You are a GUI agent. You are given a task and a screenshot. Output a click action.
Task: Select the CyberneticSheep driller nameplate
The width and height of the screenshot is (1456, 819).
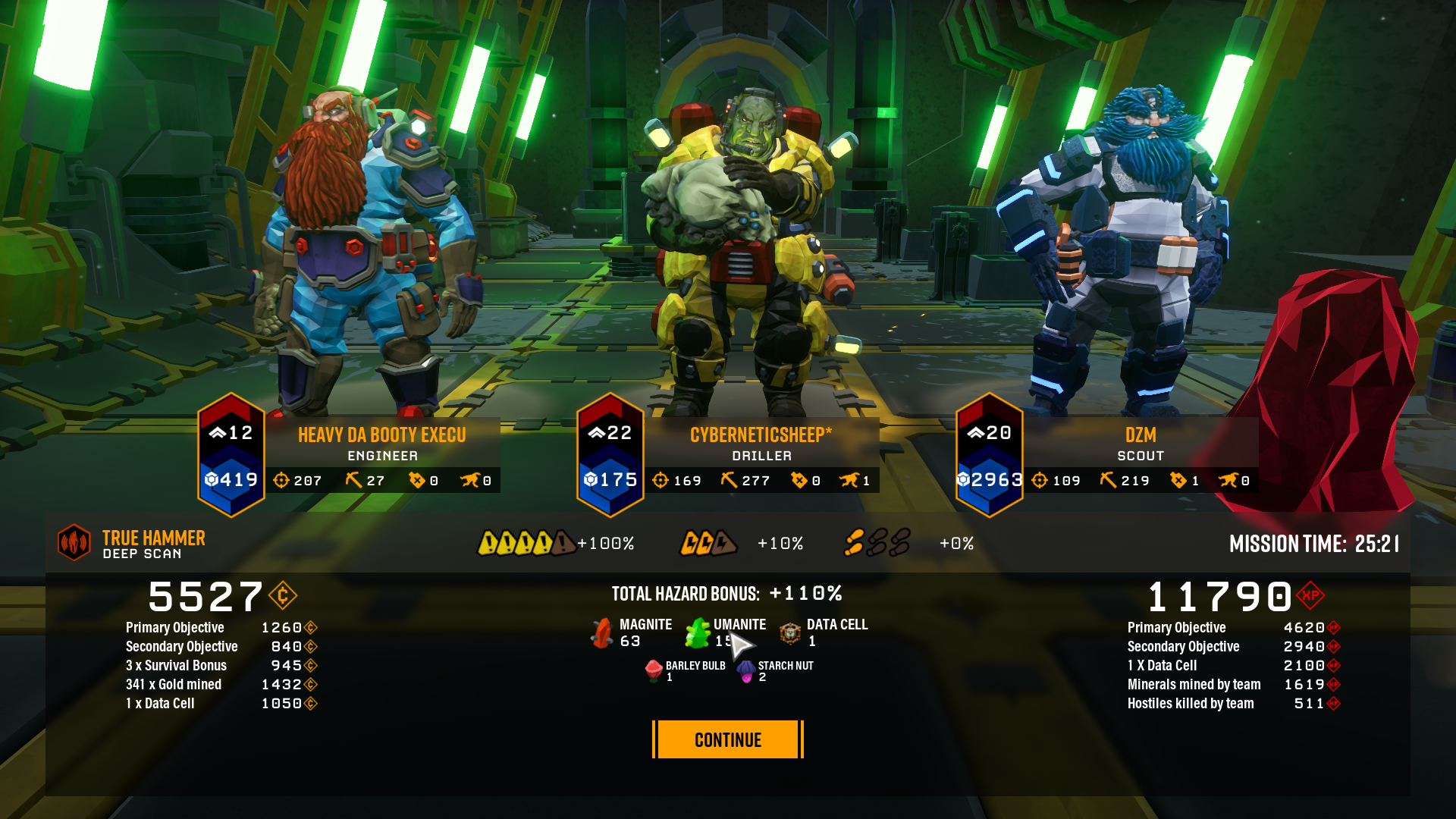point(761,443)
